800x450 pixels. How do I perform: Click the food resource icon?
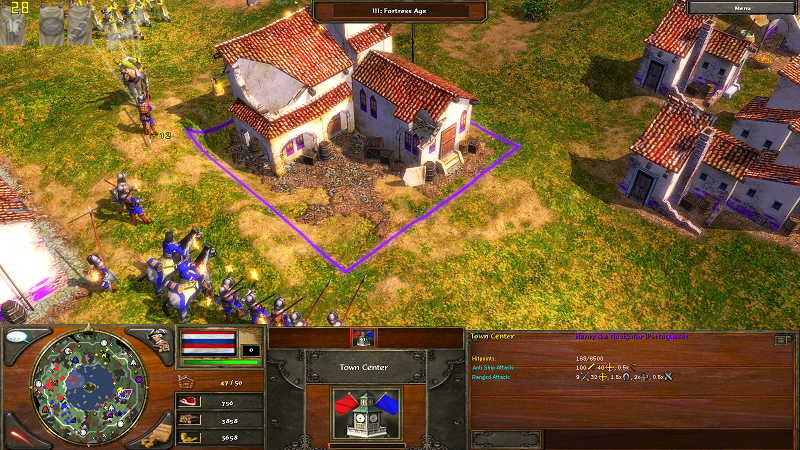tap(188, 401)
